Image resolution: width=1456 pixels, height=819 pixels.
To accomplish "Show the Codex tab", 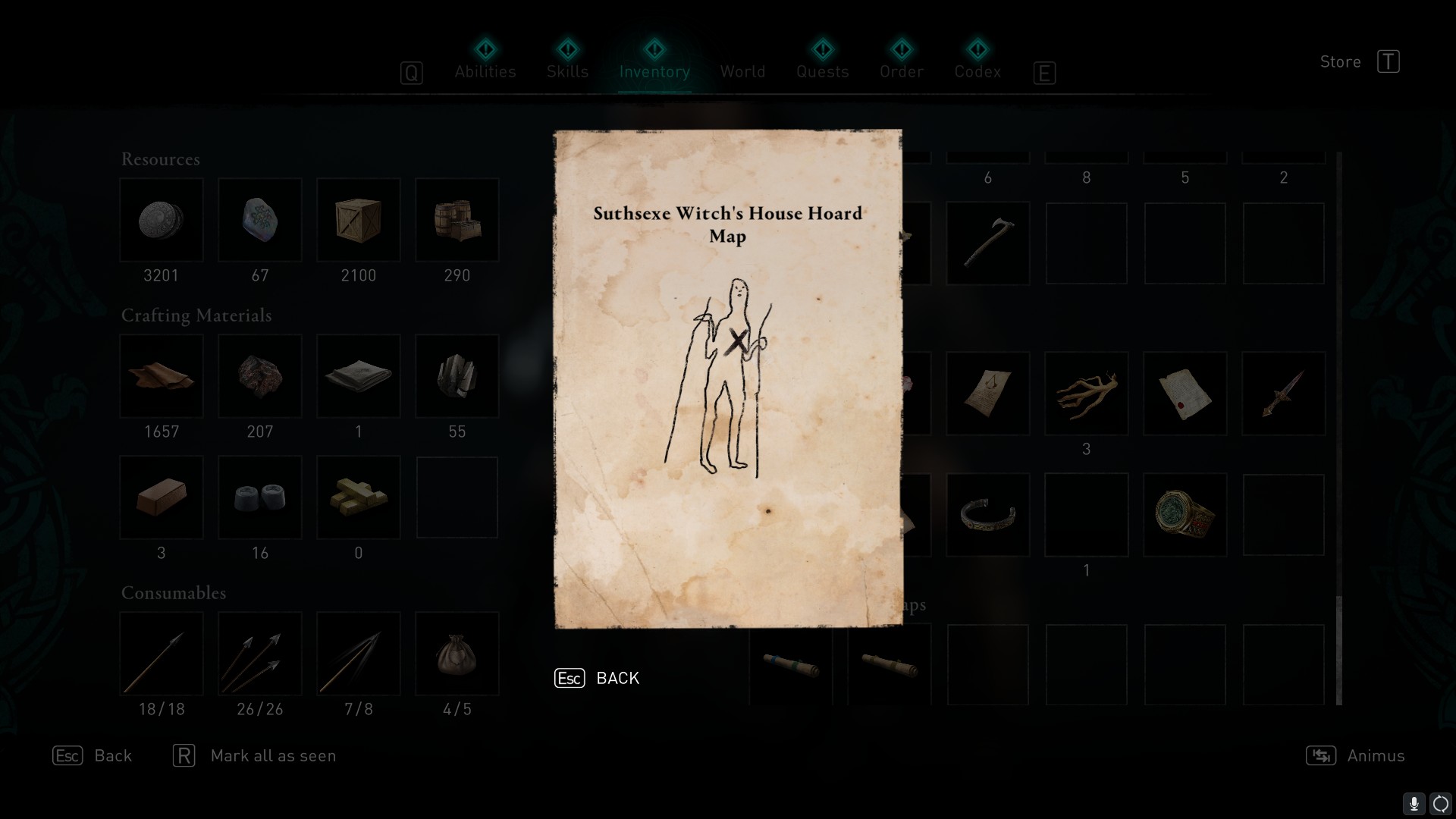I will [x=977, y=71].
